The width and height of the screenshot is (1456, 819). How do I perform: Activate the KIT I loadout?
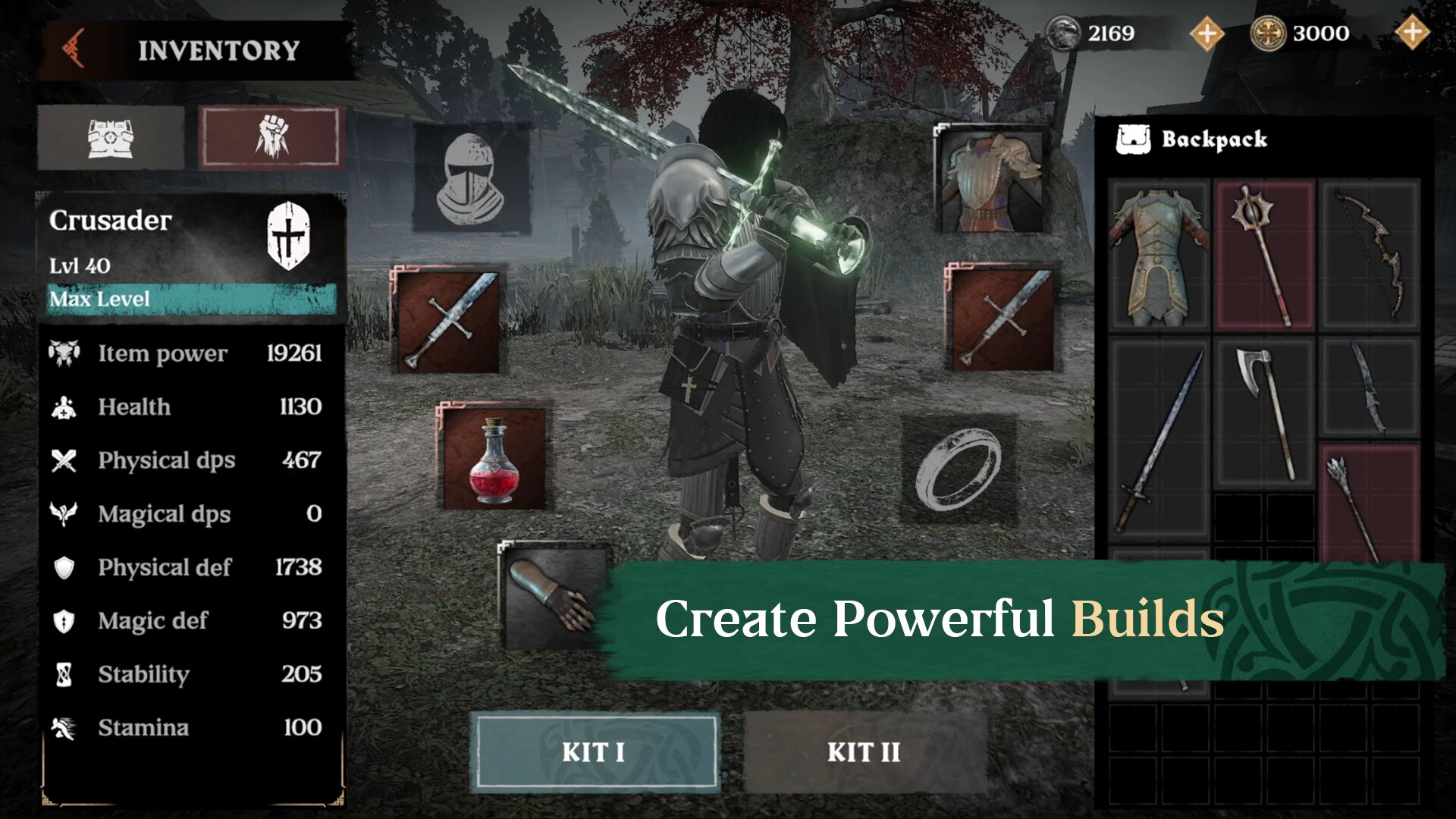pos(595,752)
